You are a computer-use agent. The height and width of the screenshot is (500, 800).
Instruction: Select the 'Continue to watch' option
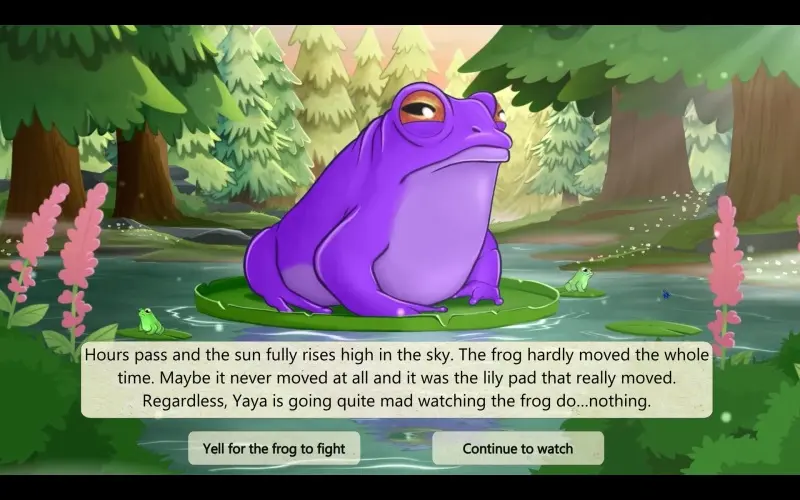(517, 448)
